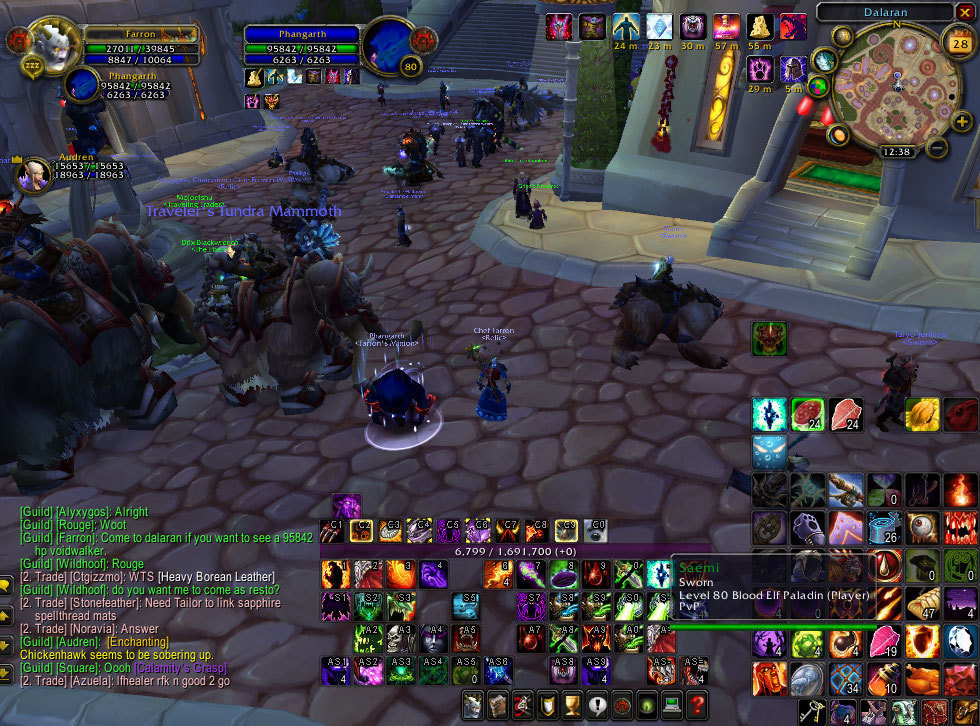
Task: Close the minimap with the X button
Action: [965, 12]
